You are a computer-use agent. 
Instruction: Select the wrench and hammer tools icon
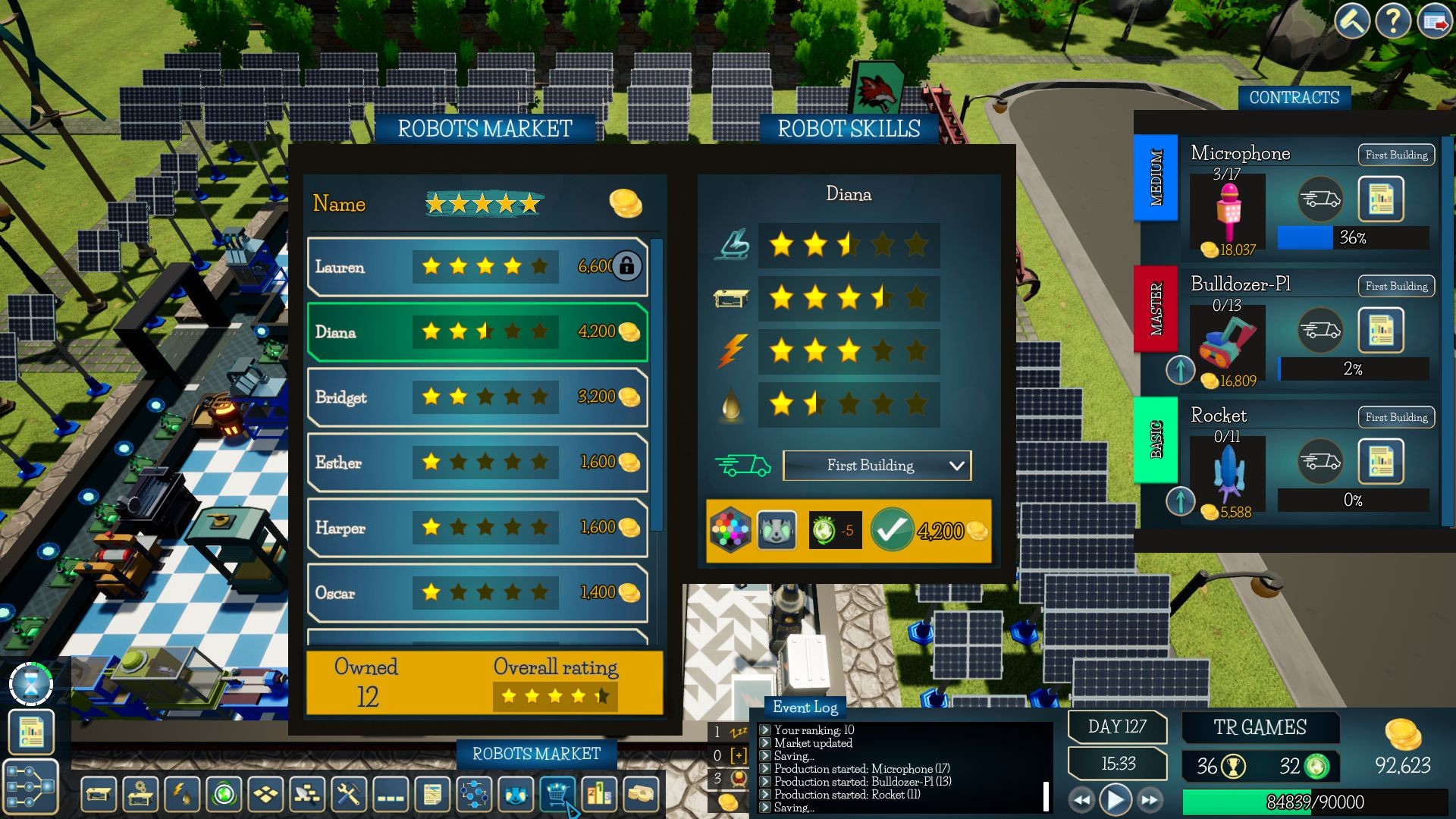[347, 795]
